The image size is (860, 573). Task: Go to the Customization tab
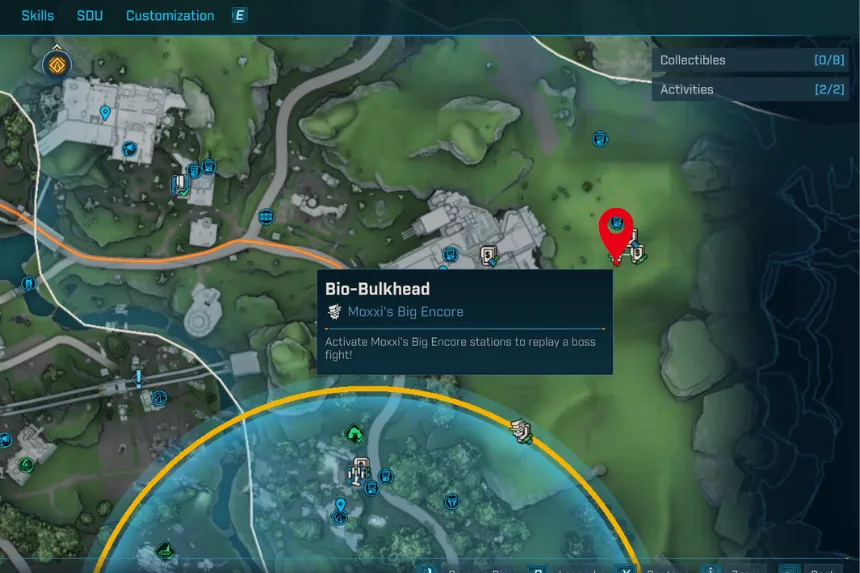coord(170,16)
